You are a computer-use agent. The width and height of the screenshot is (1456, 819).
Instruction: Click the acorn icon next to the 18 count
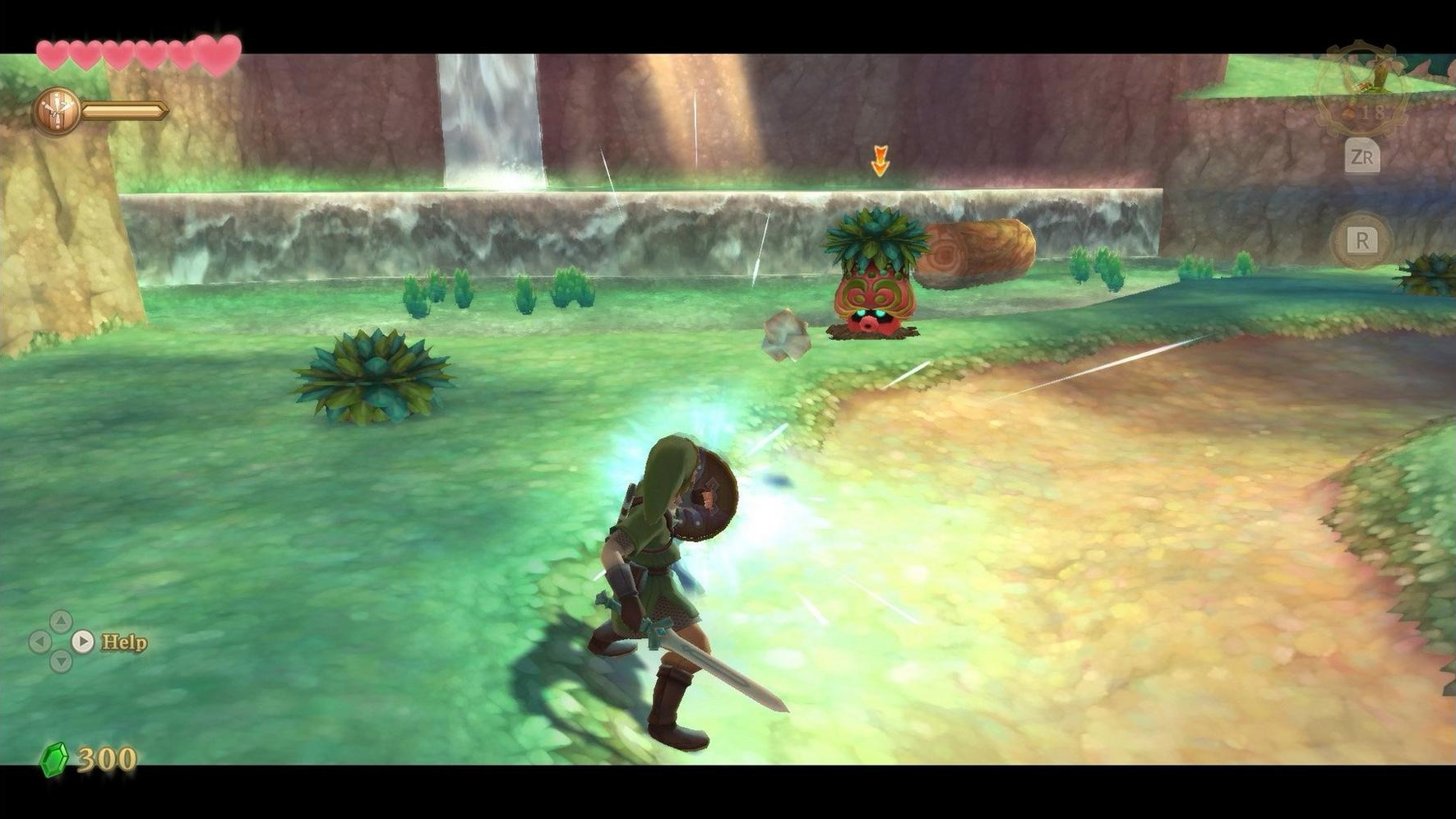(1349, 111)
